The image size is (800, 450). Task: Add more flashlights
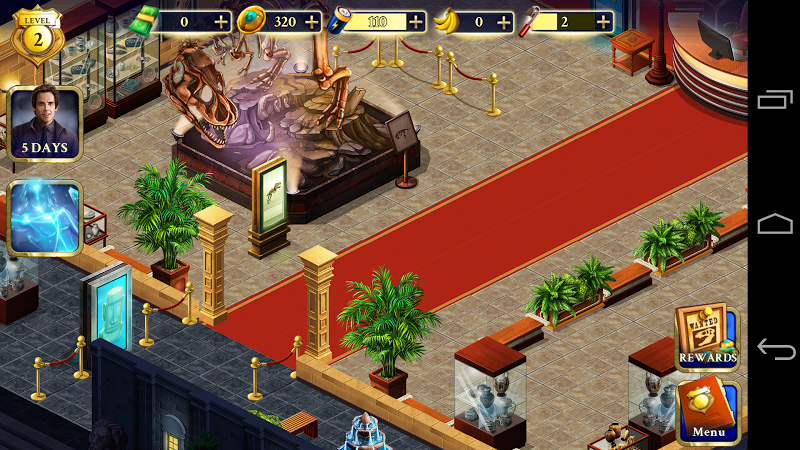pos(602,22)
